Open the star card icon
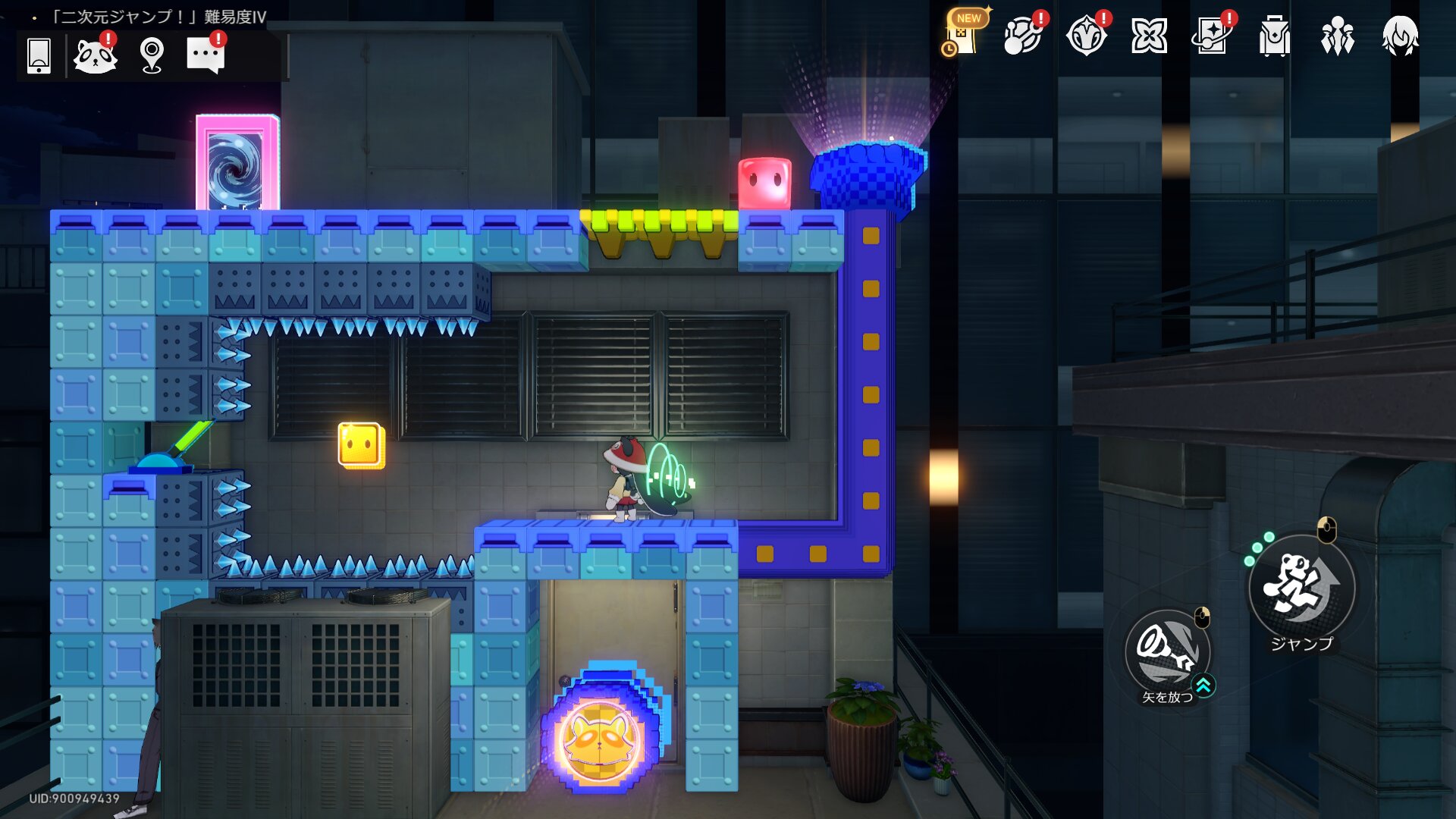Viewport: 1456px width, 819px height. click(1211, 36)
